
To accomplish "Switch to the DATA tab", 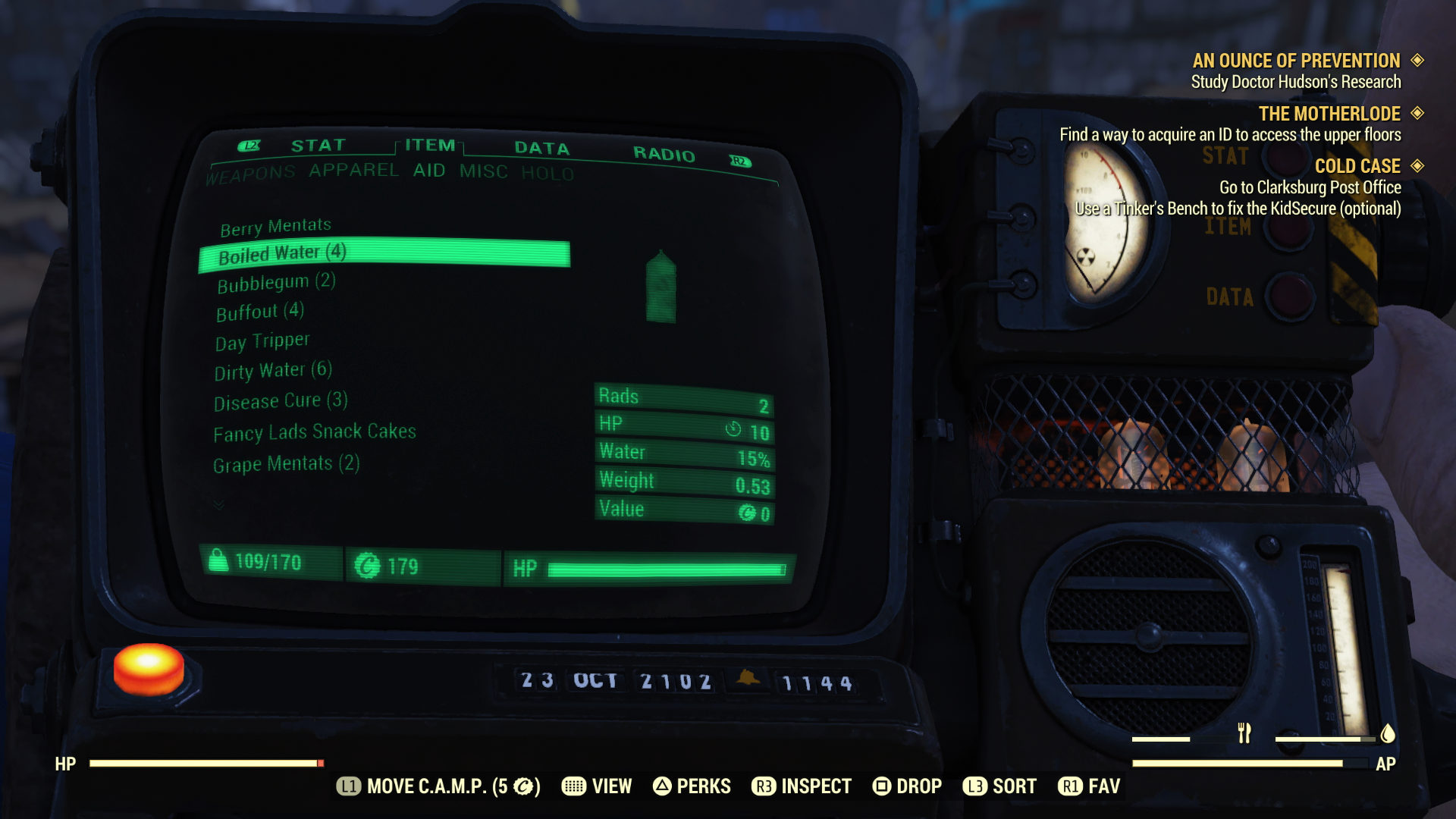I will pos(541,149).
